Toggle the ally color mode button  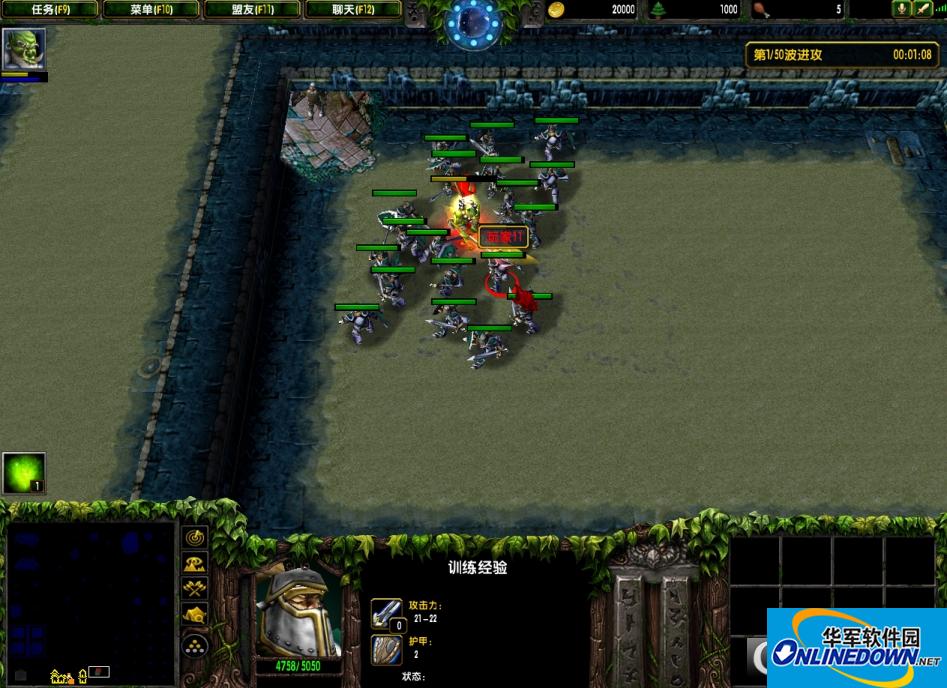(195, 590)
